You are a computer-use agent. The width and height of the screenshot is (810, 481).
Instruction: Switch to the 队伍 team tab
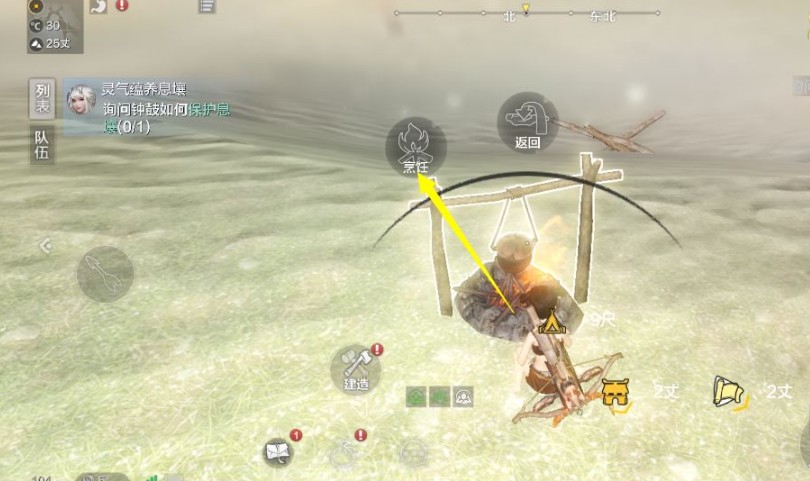pos(42,147)
